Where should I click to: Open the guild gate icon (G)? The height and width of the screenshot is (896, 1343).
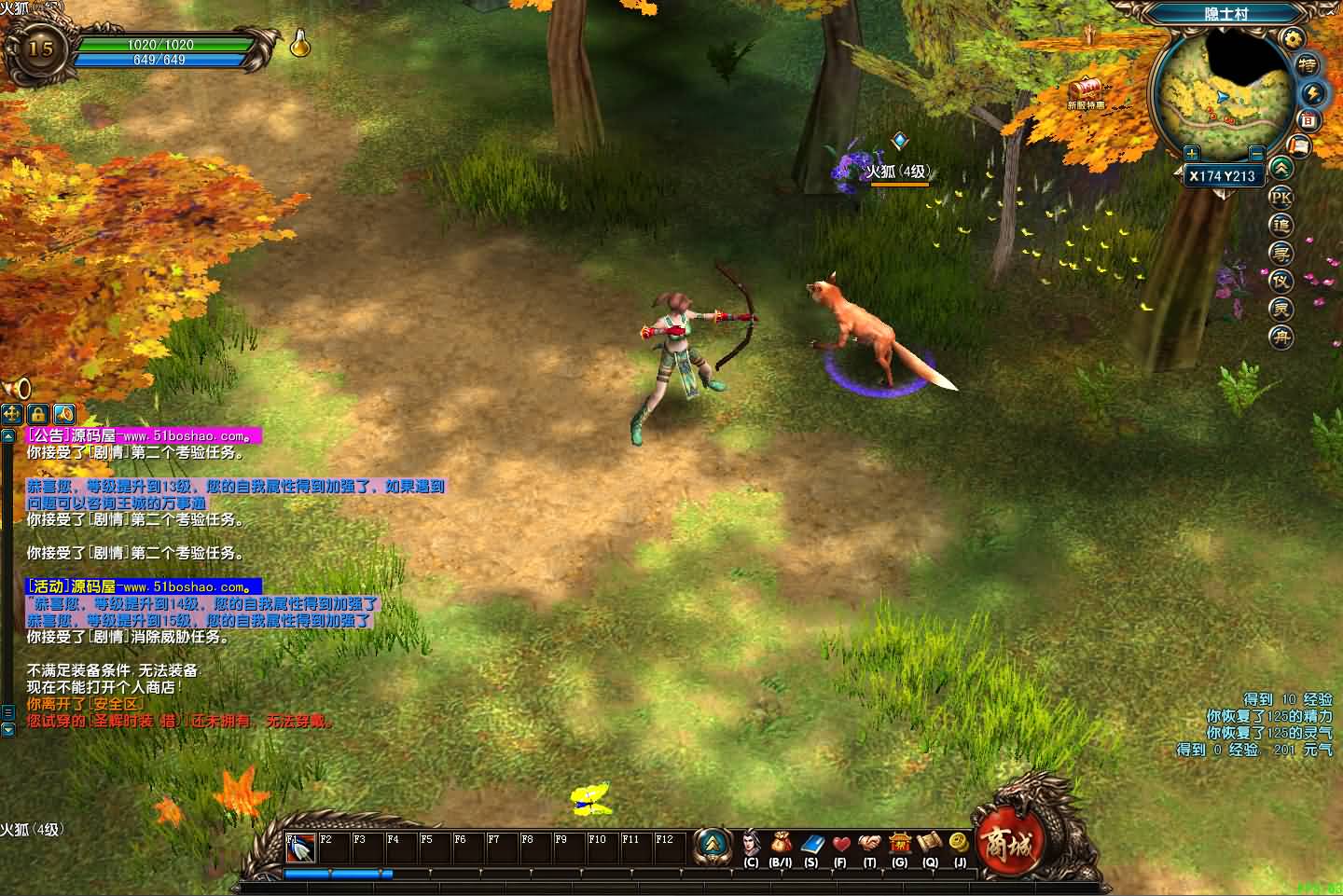point(899,845)
